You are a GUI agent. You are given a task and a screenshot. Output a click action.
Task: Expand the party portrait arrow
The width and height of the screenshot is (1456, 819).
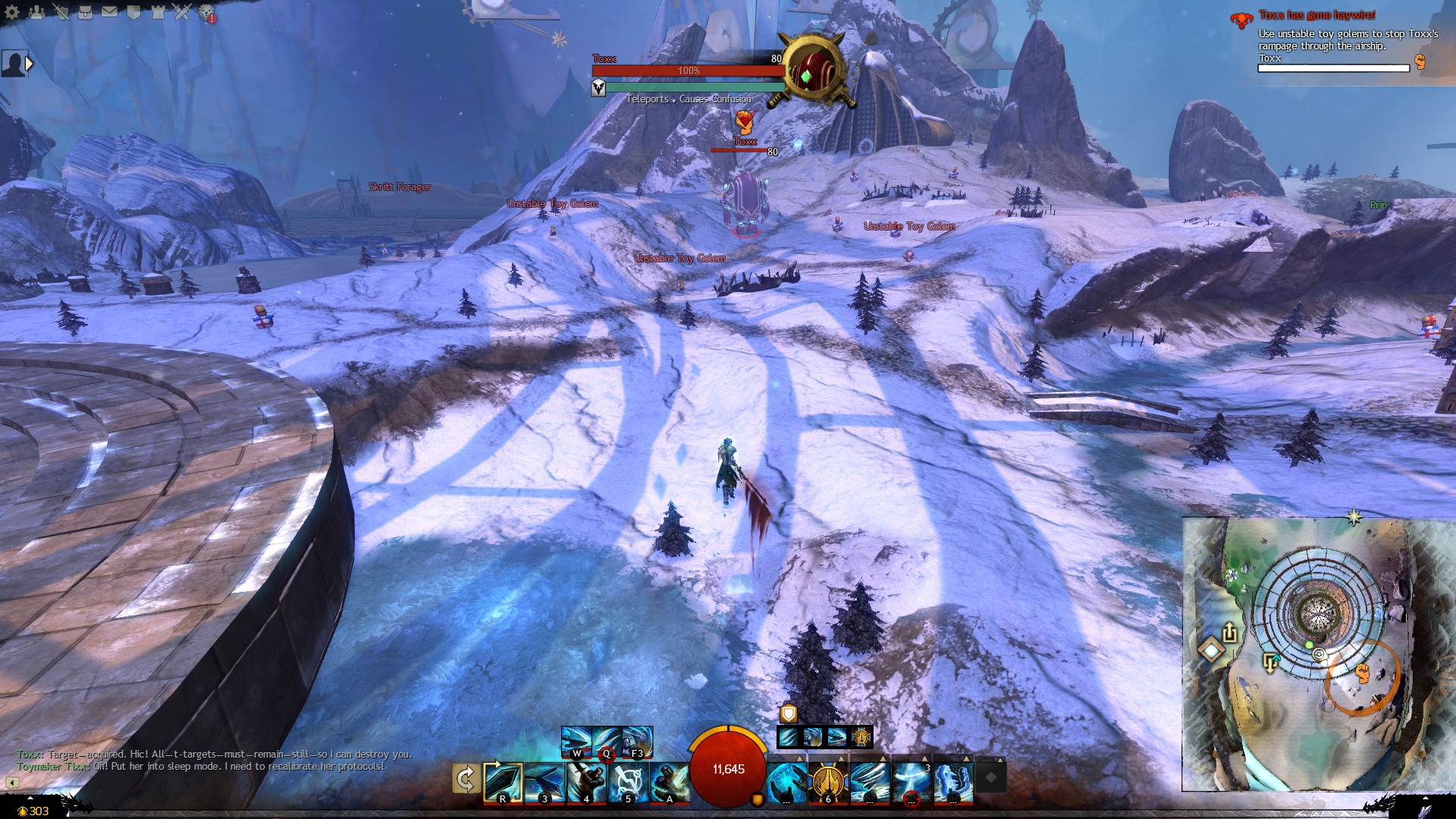[x=30, y=64]
